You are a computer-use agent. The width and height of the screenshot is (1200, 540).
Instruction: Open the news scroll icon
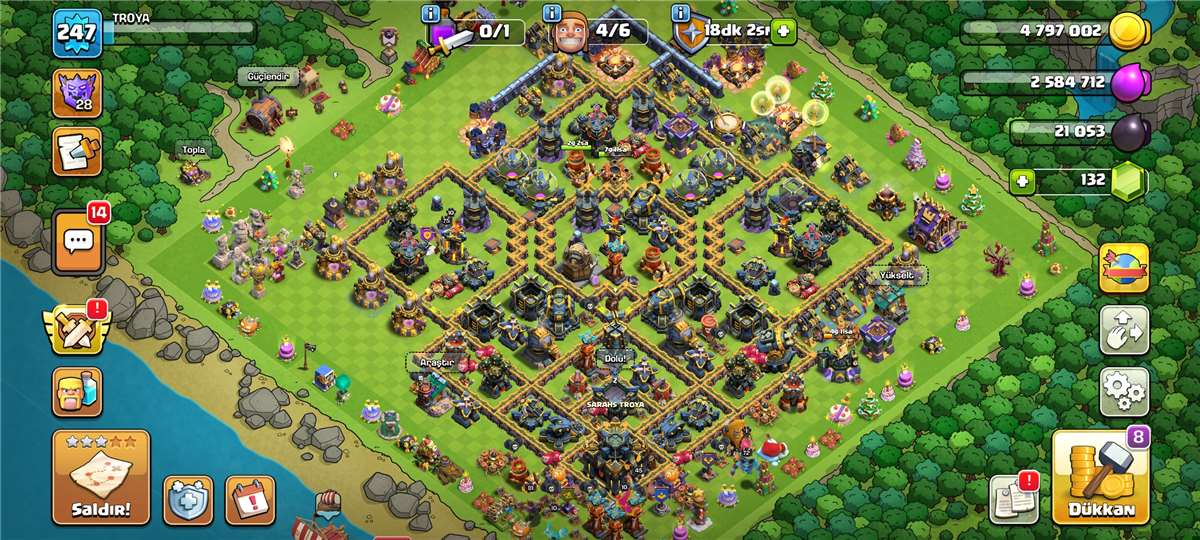point(76,151)
